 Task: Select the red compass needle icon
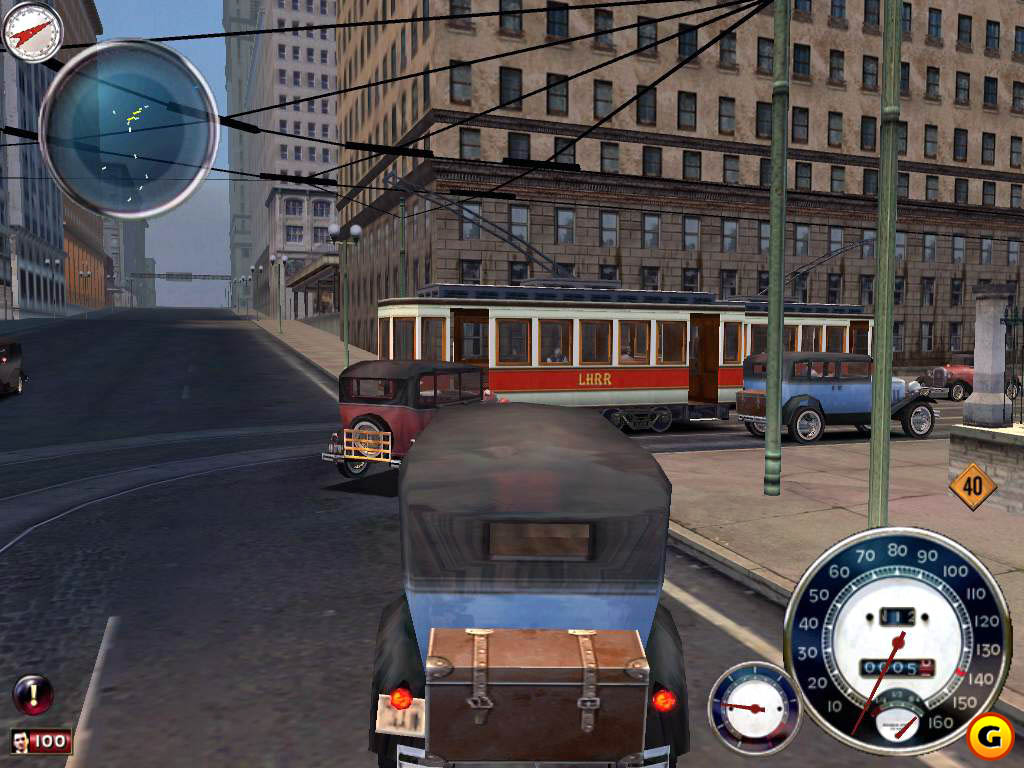click(32, 31)
